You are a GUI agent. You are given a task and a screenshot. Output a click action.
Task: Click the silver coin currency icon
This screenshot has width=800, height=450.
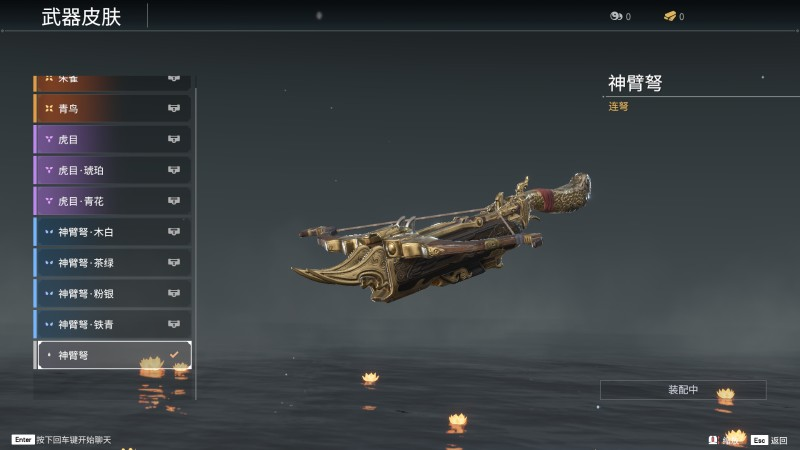[x=616, y=16]
